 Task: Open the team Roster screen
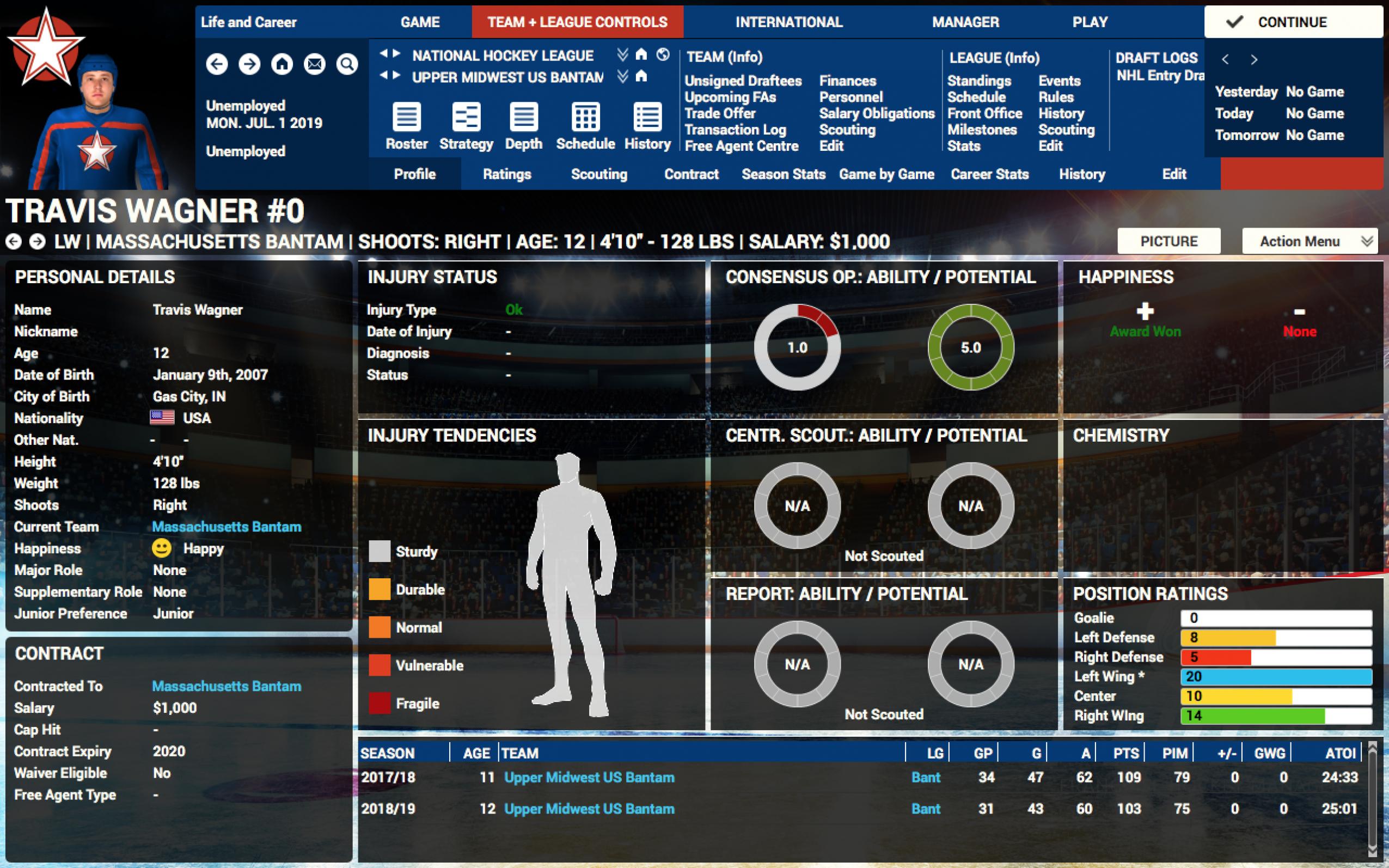click(x=406, y=126)
